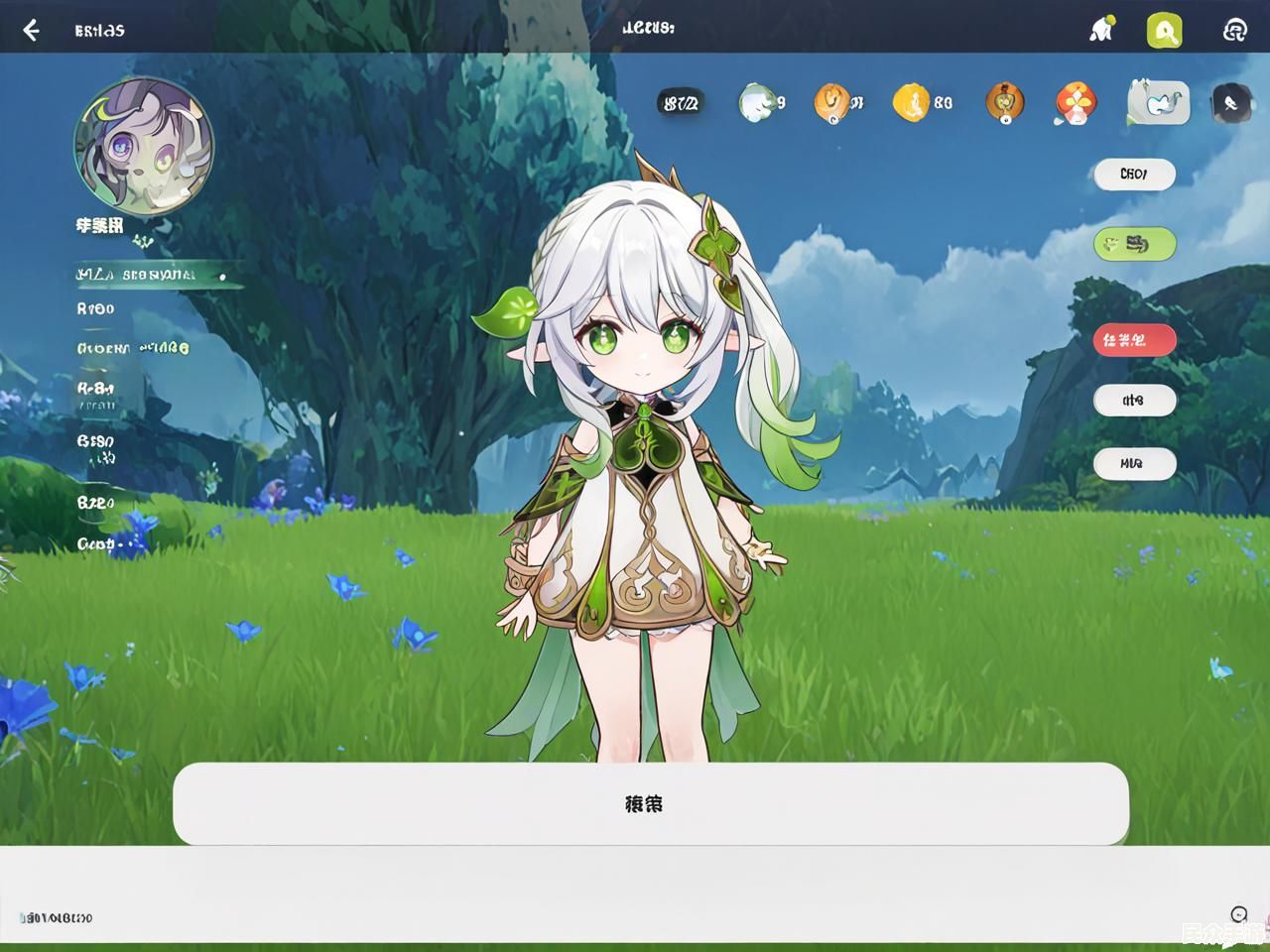Tap the red pill button

click(1134, 340)
